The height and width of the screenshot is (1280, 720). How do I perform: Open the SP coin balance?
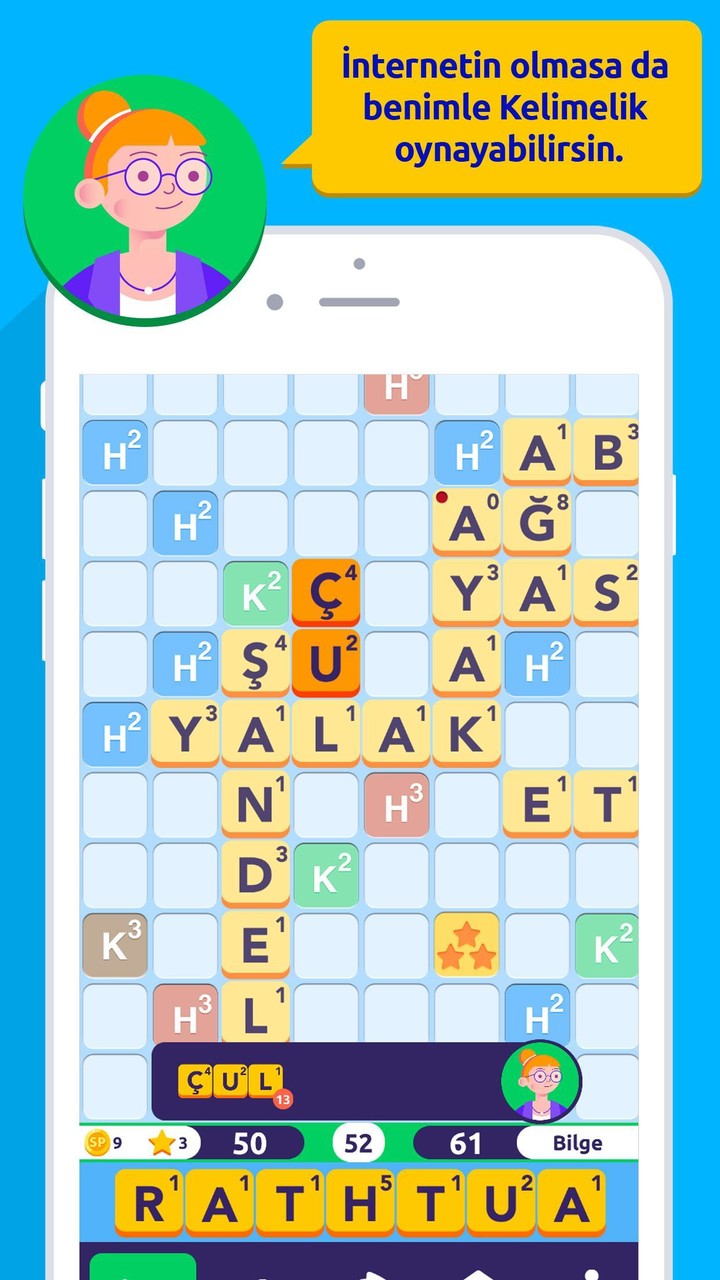click(104, 1142)
